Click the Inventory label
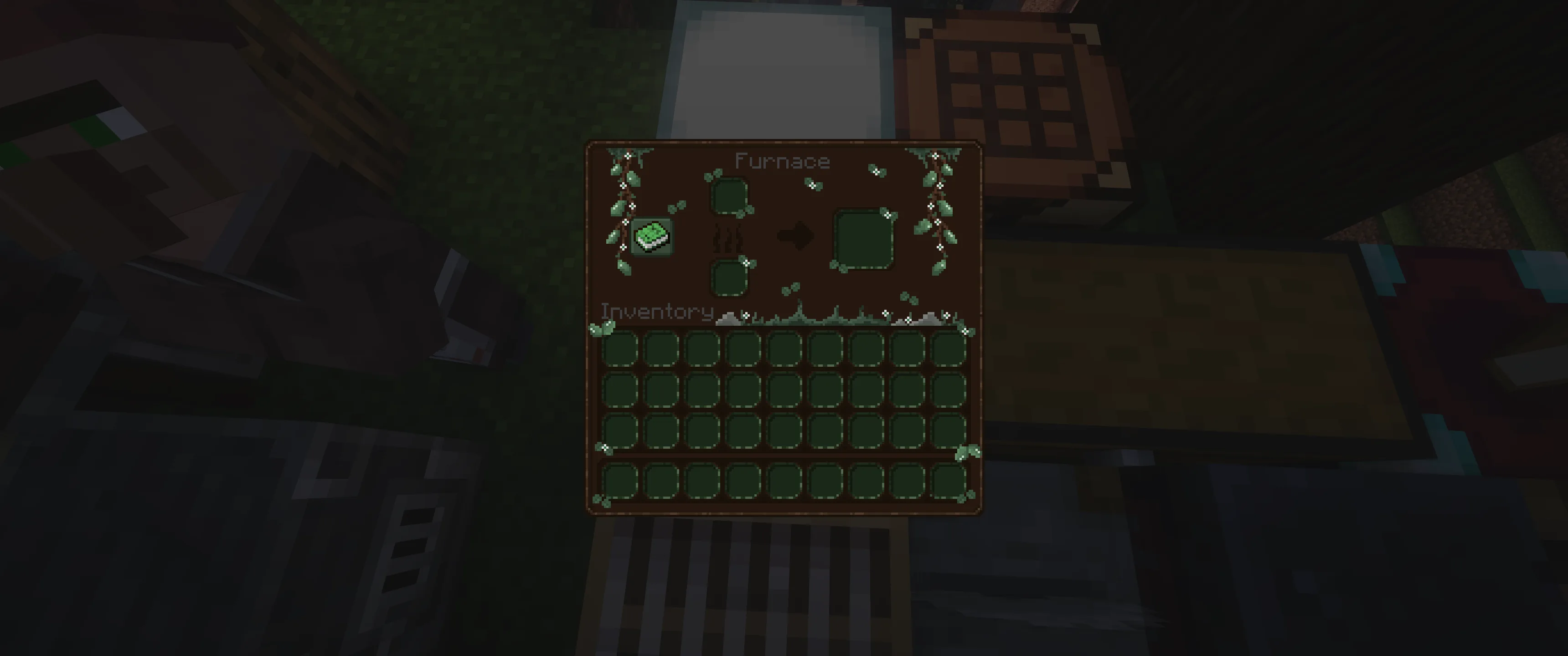 tap(656, 312)
